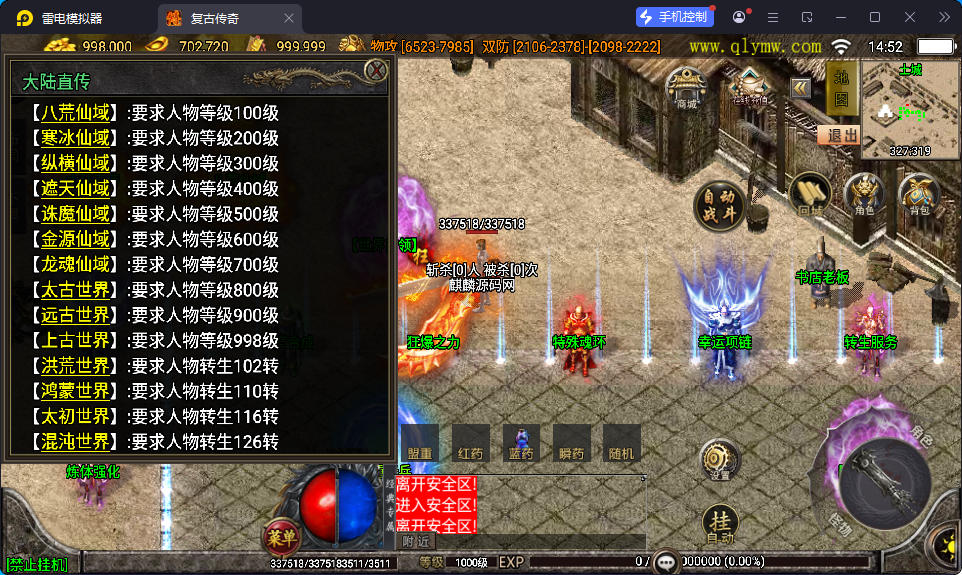Go to 洪荒世界
962x575 pixels.
pyautogui.click(x=75, y=366)
